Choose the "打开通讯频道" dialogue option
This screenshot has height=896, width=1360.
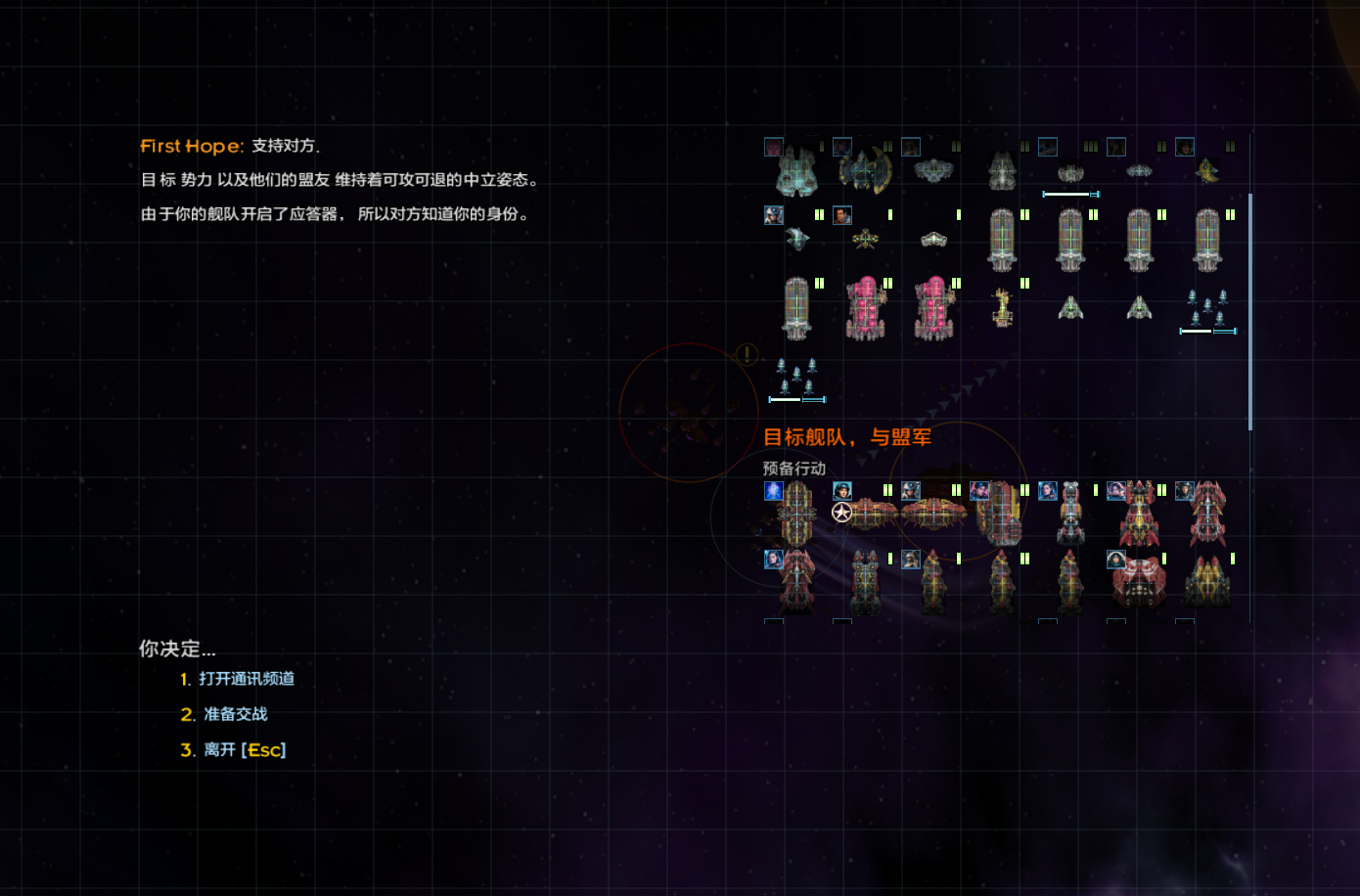tap(242, 679)
